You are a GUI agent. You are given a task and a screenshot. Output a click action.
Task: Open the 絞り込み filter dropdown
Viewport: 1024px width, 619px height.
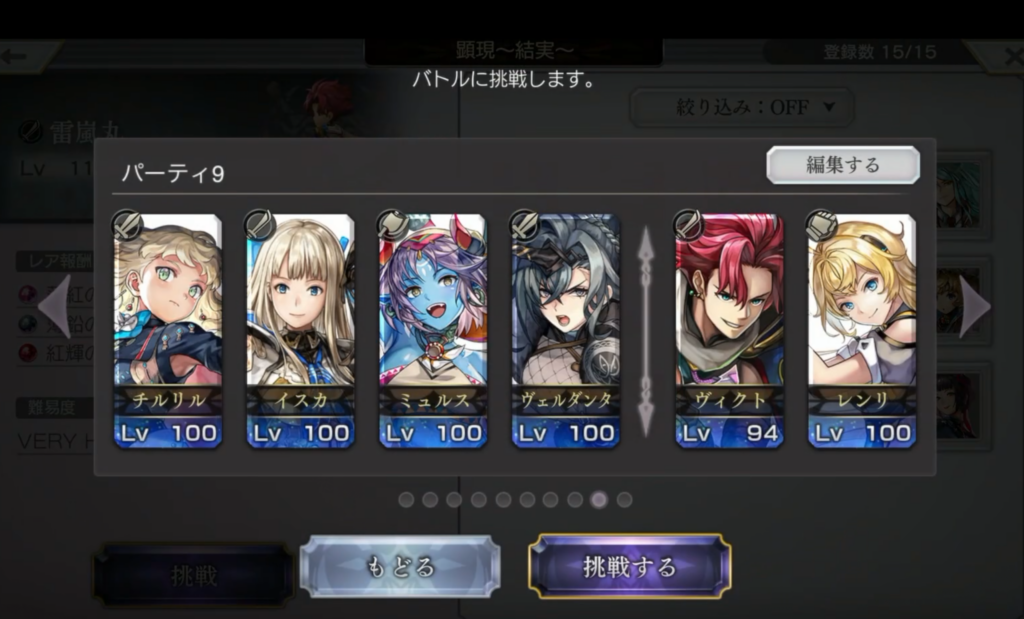tap(741, 107)
